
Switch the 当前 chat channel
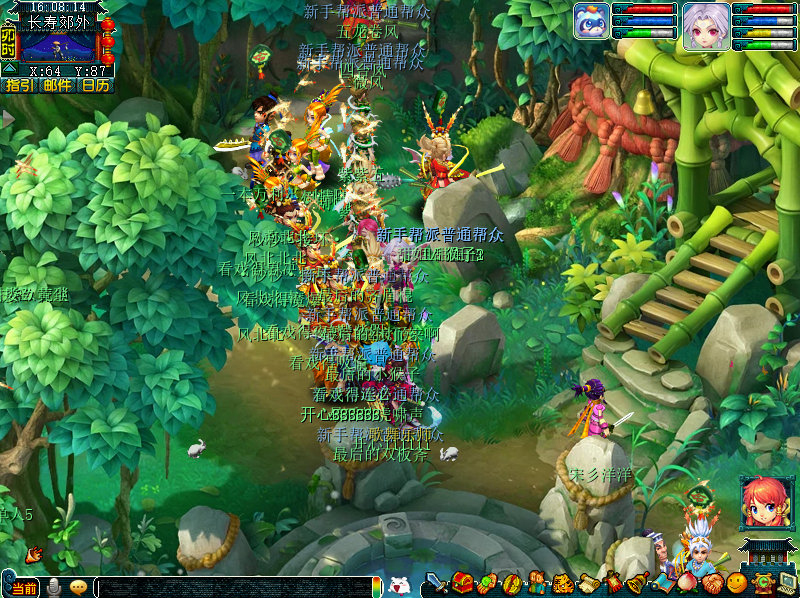point(24,587)
